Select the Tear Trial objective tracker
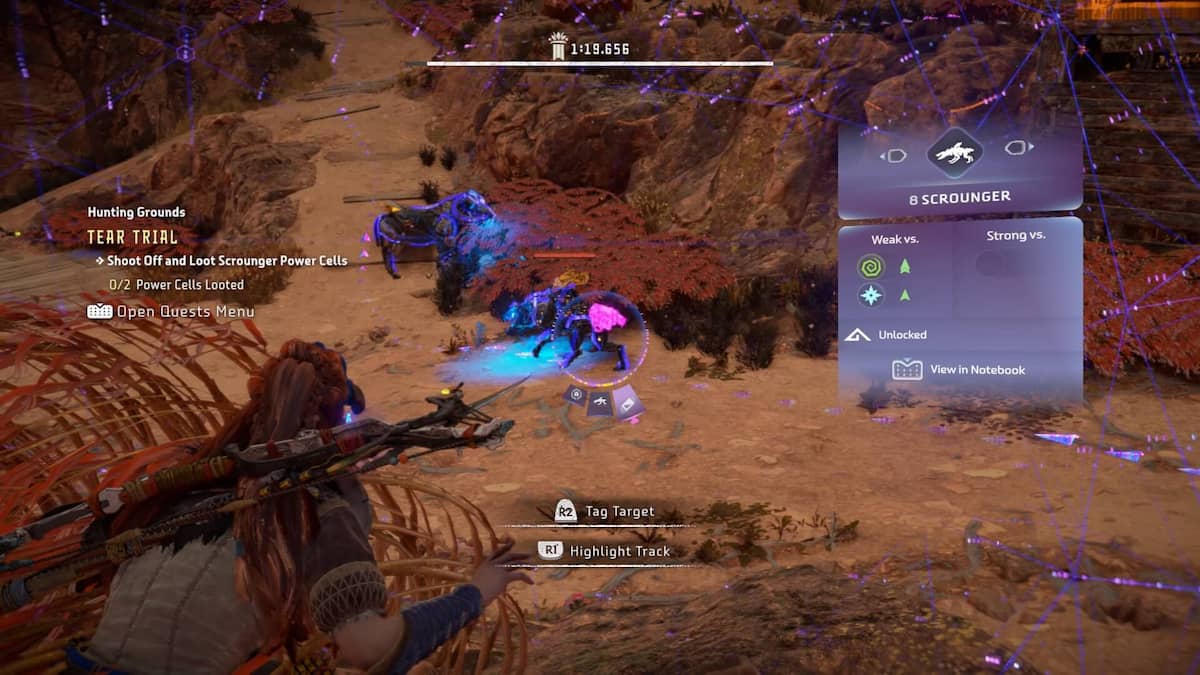The width and height of the screenshot is (1200, 675). pyautogui.click(x=132, y=237)
